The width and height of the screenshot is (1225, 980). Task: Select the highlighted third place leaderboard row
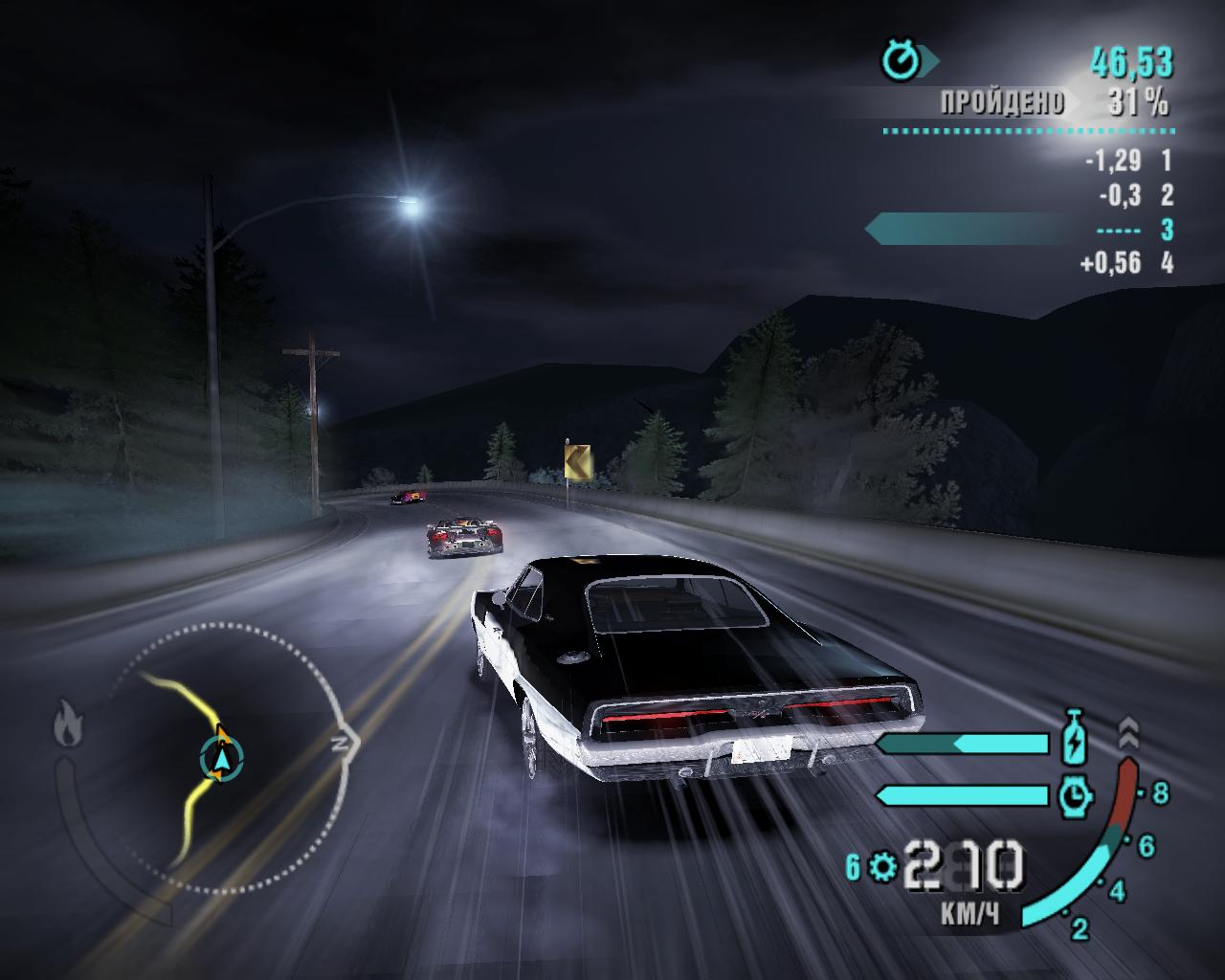[x=1019, y=230]
